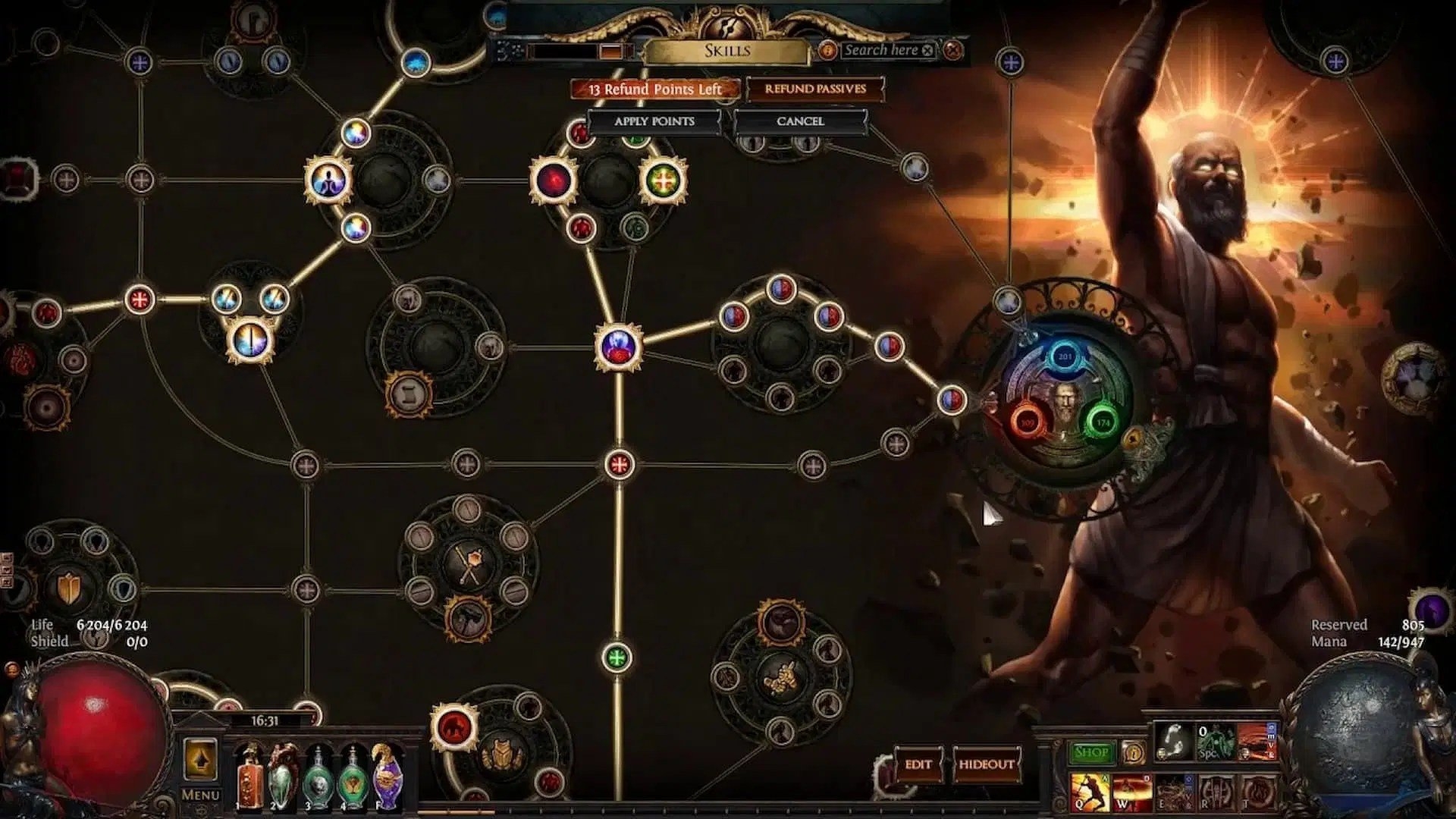Select the green cross notable passive node
The height and width of the screenshot is (819, 1456).
tap(664, 180)
